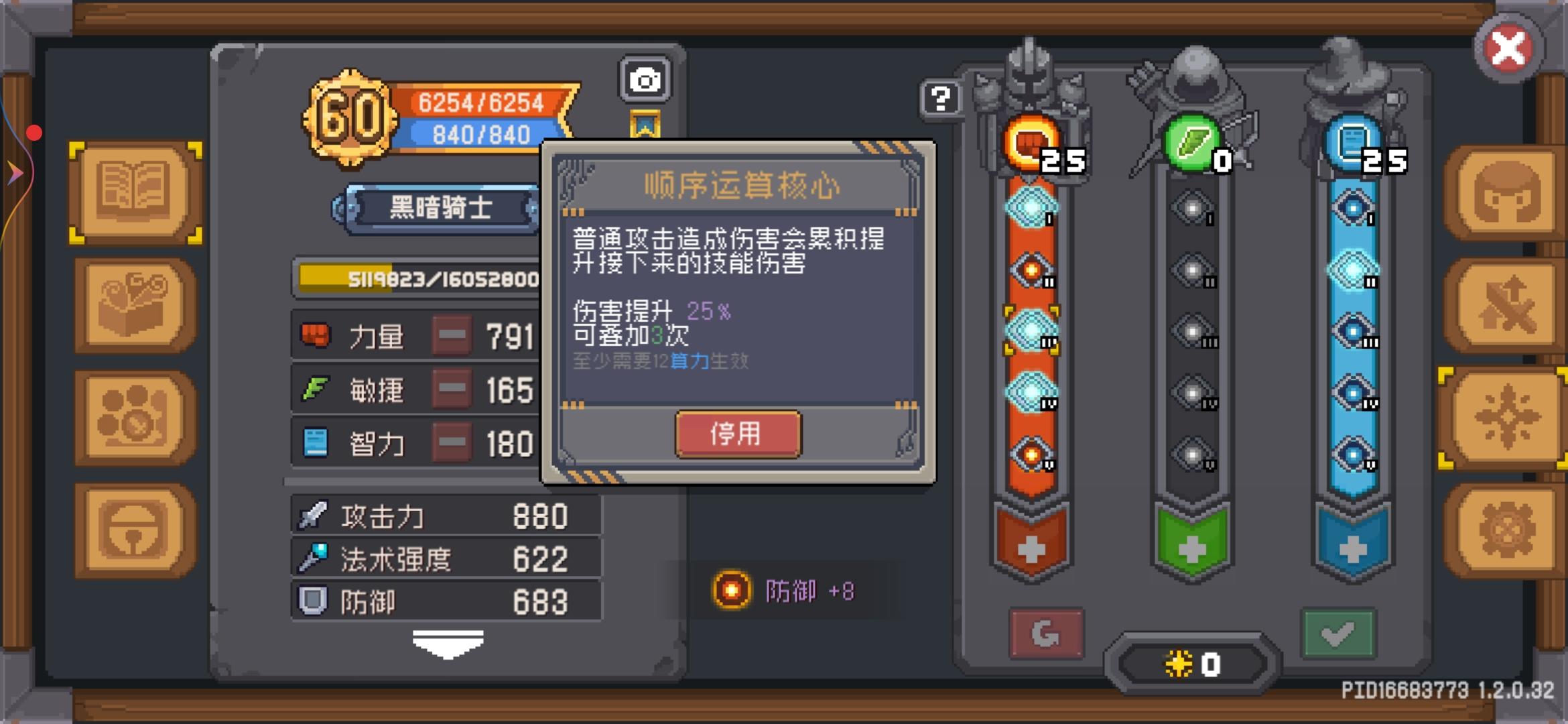Click the camera screenshot icon
Viewport: 1568px width, 724px height.
(x=645, y=78)
